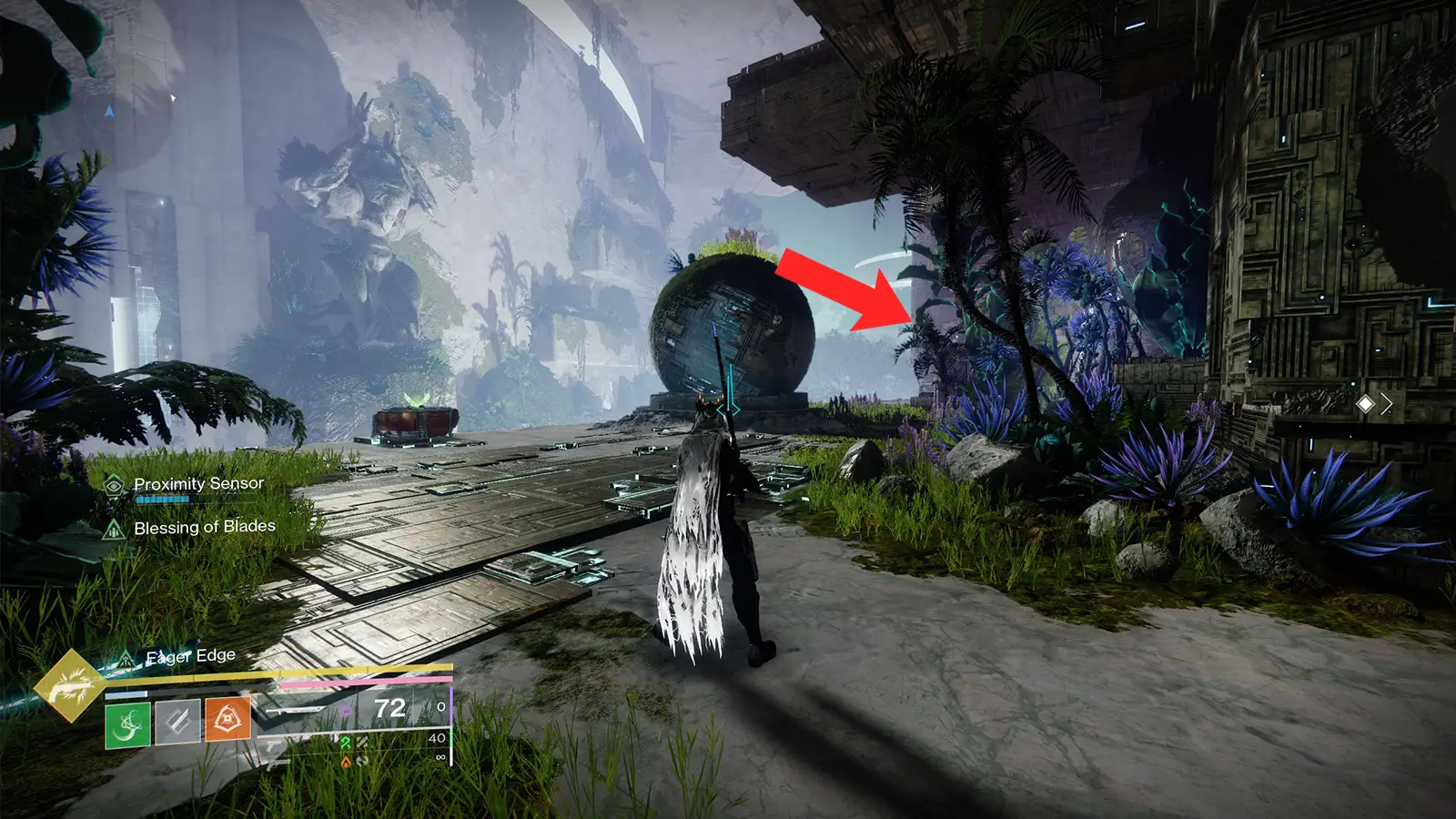Click the equipped sword silhouette icon

point(298,711)
